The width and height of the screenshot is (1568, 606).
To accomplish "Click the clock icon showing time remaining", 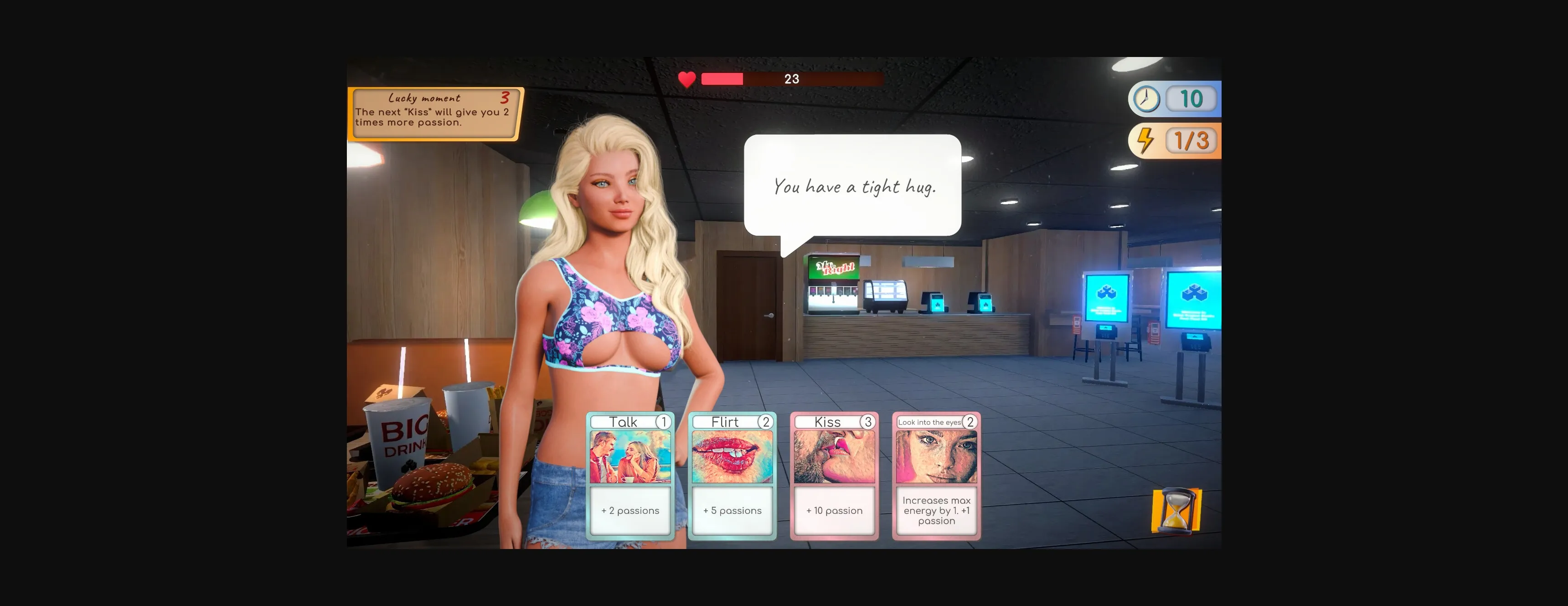I will point(1146,98).
